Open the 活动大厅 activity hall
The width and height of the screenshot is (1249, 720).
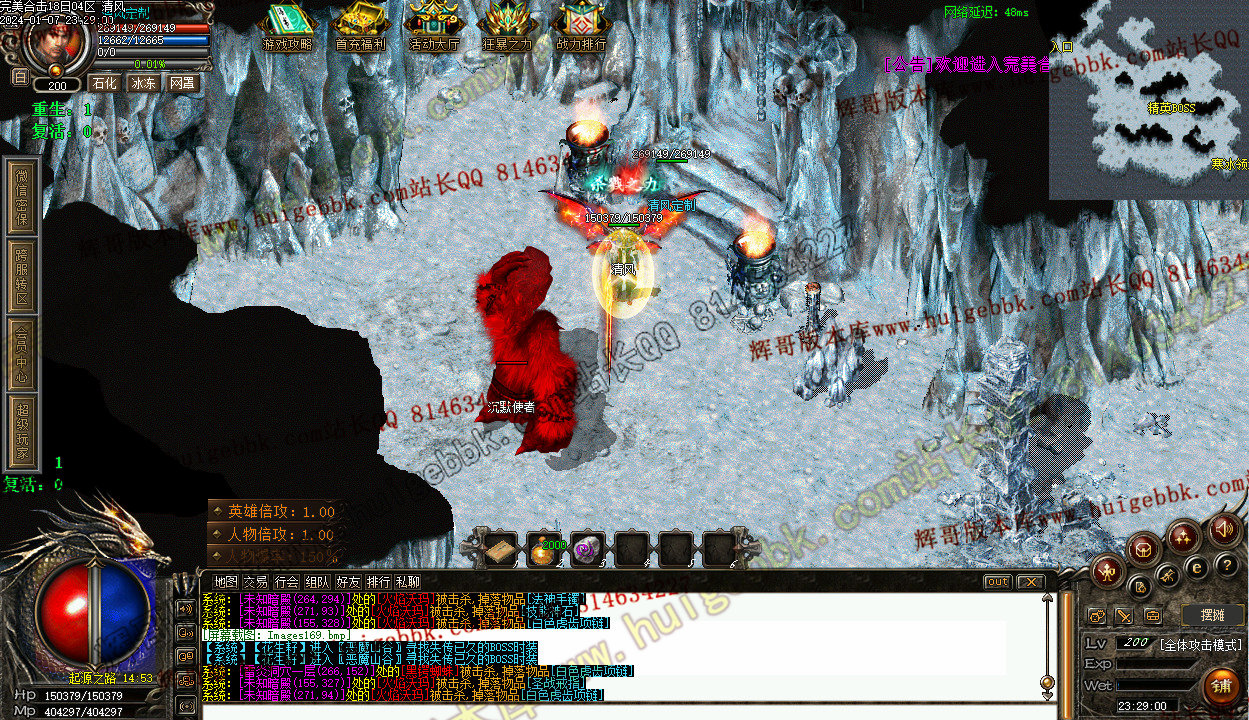[x=435, y=27]
